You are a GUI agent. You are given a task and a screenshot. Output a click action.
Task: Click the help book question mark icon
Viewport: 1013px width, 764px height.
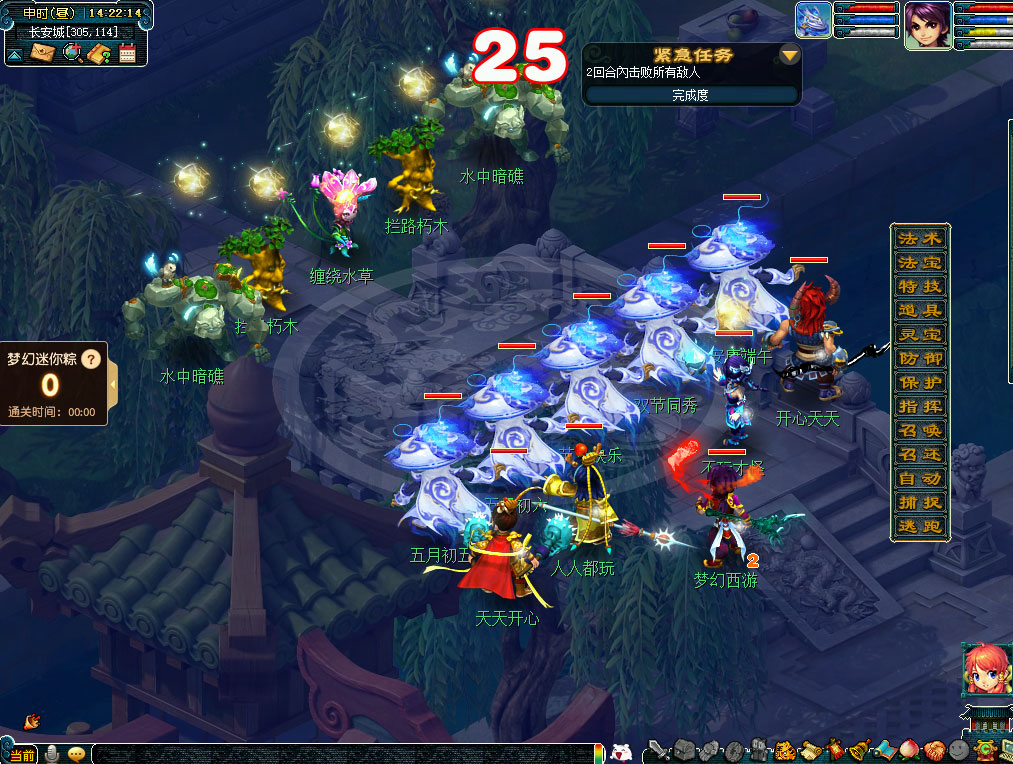click(x=99, y=53)
